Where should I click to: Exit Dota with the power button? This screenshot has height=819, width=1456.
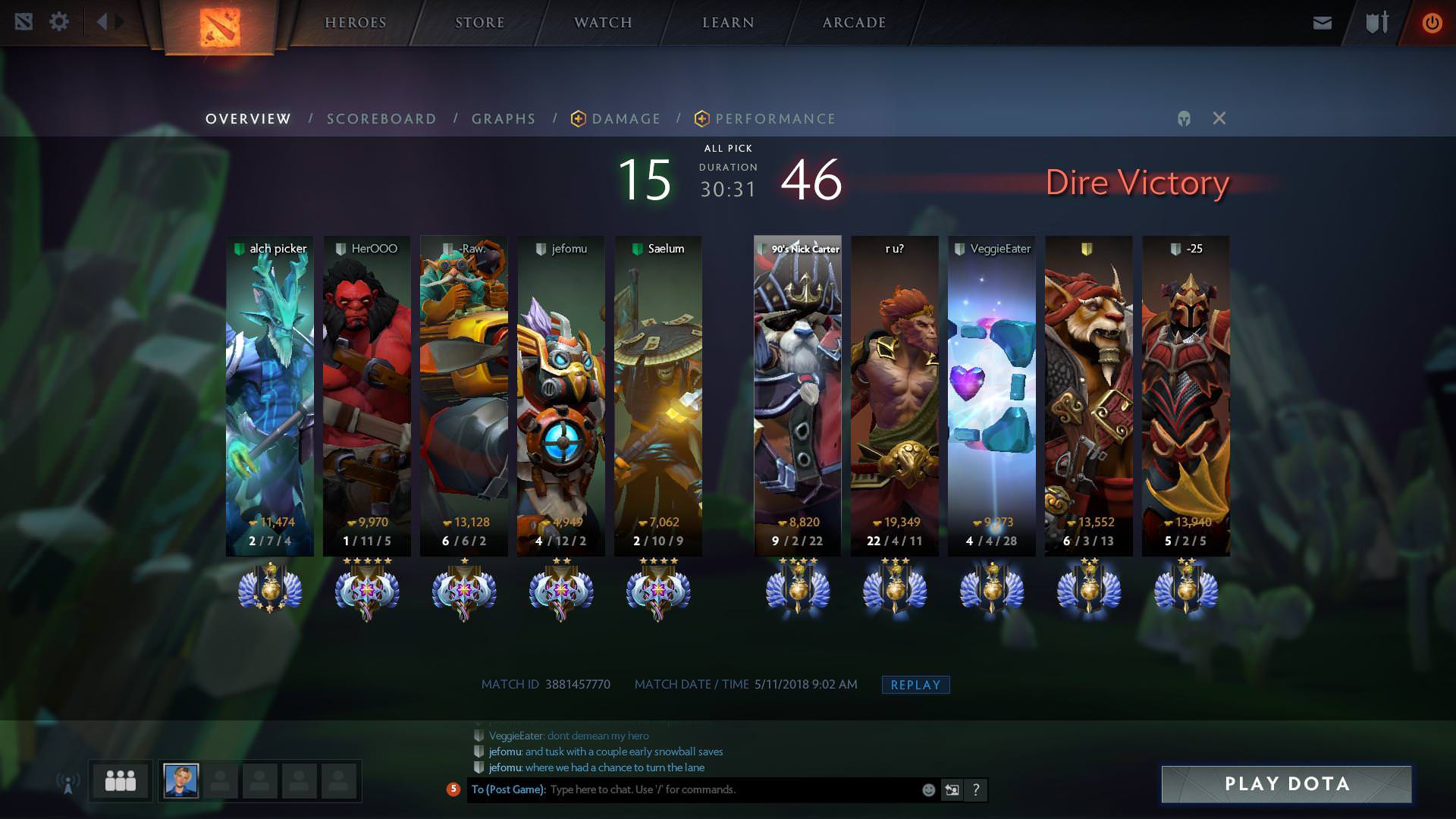[x=1432, y=23]
